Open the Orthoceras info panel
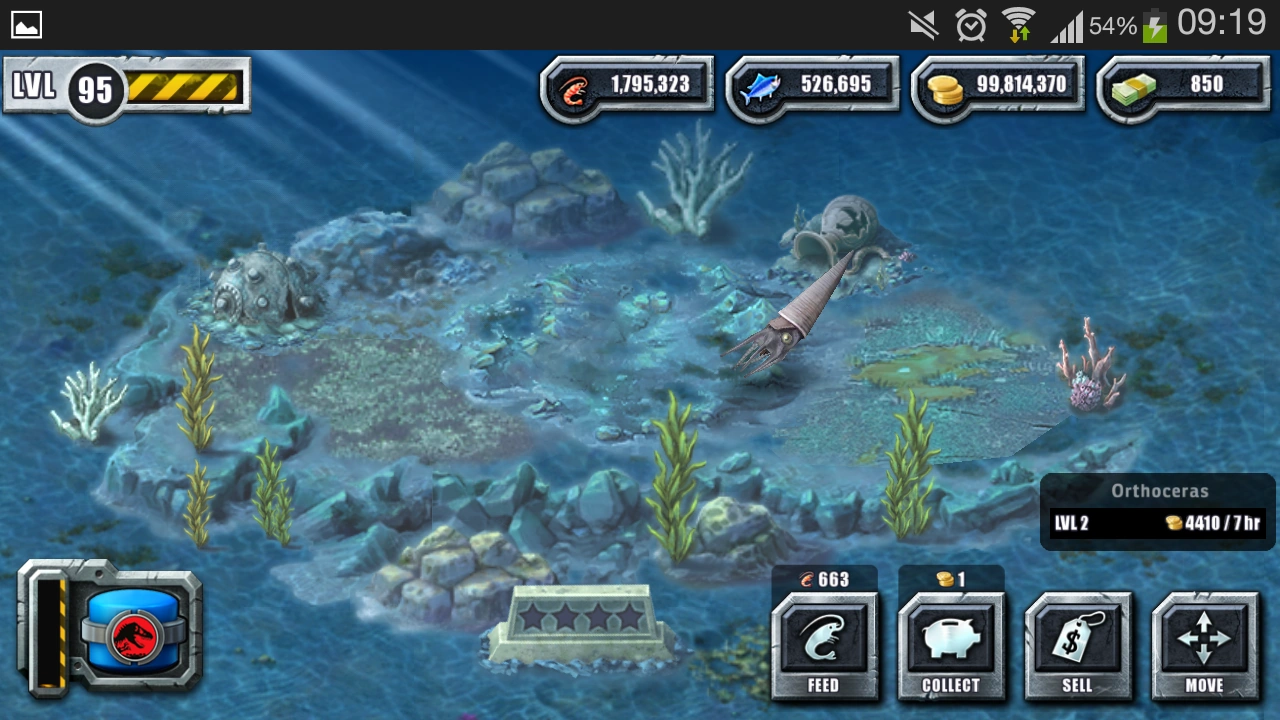1280x720 pixels. click(x=1158, y=510)
